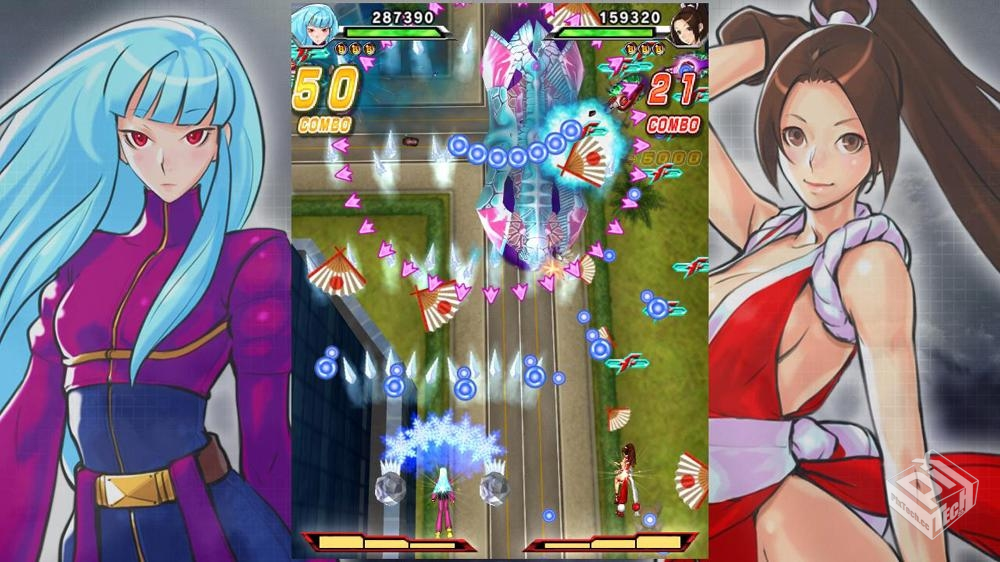The height and width of the screenshot is (562, 1000).
Task: Click Kula's blue-haired player portrait icon
Action: [314, 25]
